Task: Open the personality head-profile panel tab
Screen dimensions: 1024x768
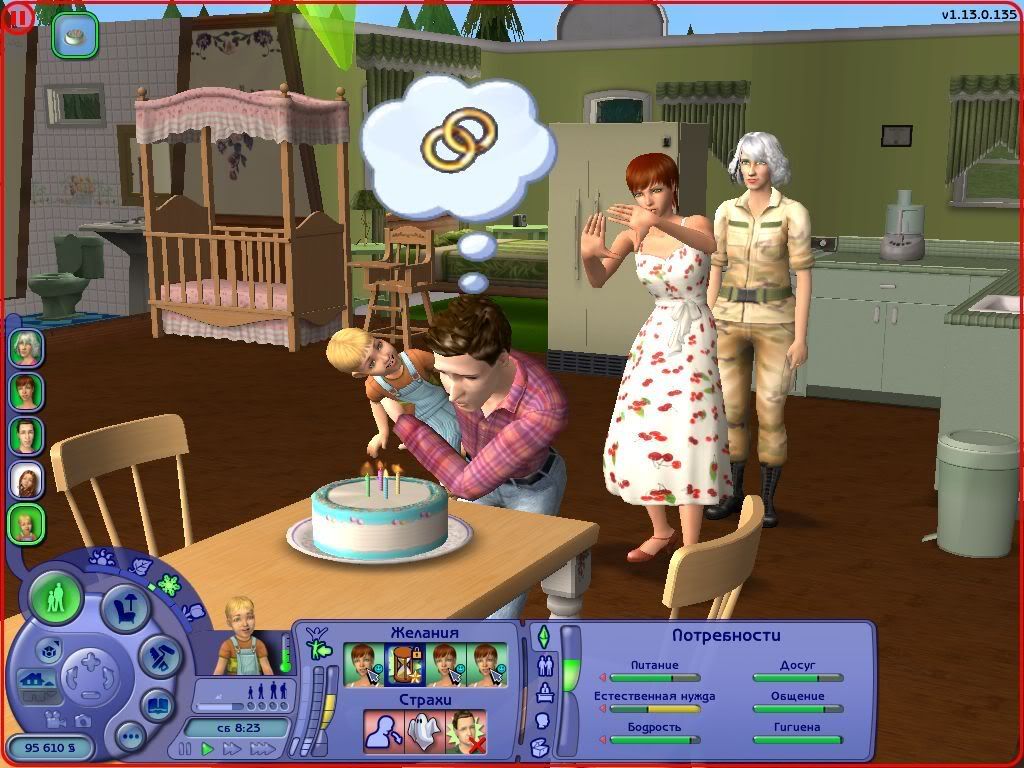Action: coord(543,720)
